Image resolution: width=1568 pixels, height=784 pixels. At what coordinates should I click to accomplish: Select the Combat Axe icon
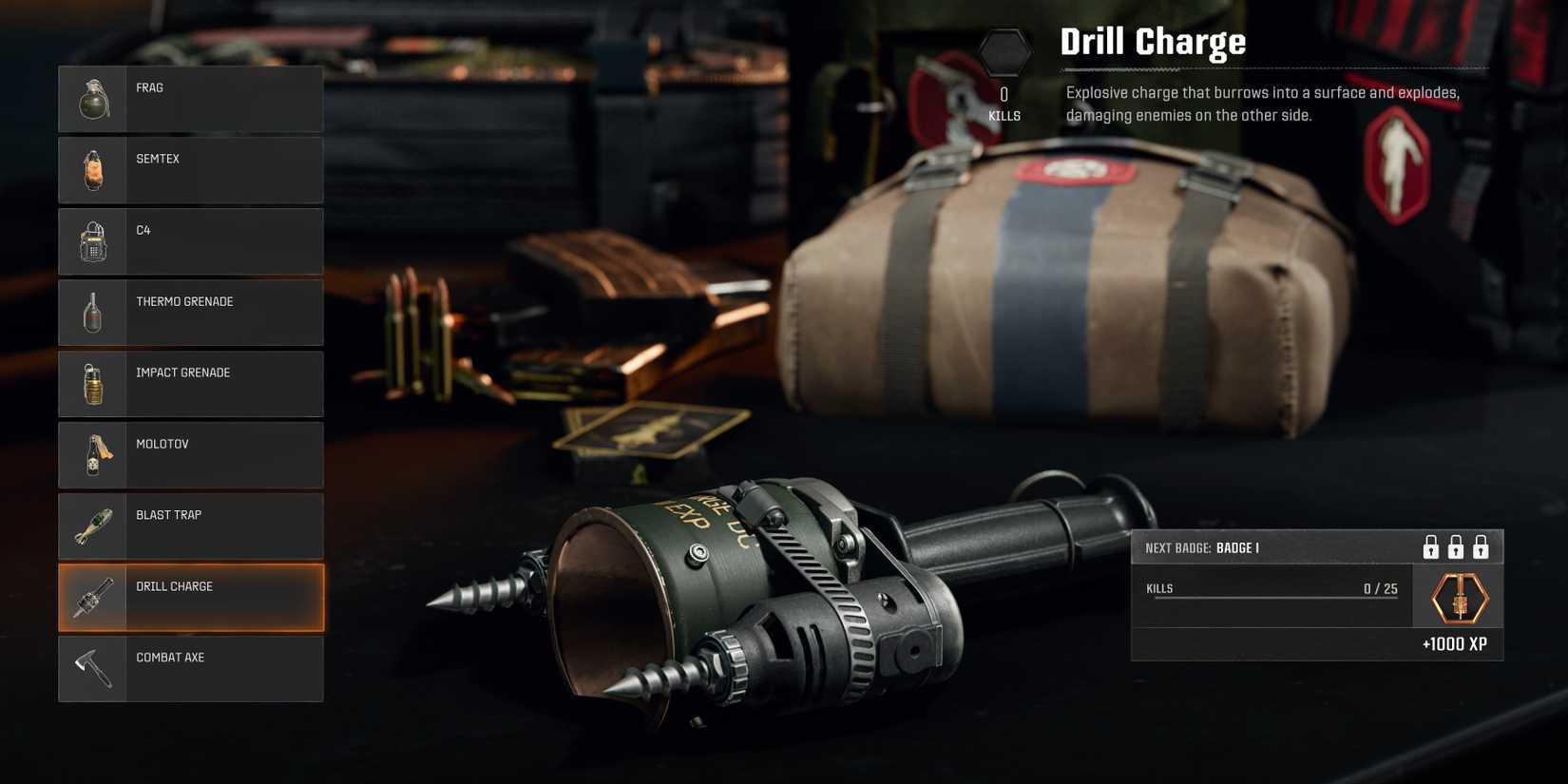click(x=92, y=668)
